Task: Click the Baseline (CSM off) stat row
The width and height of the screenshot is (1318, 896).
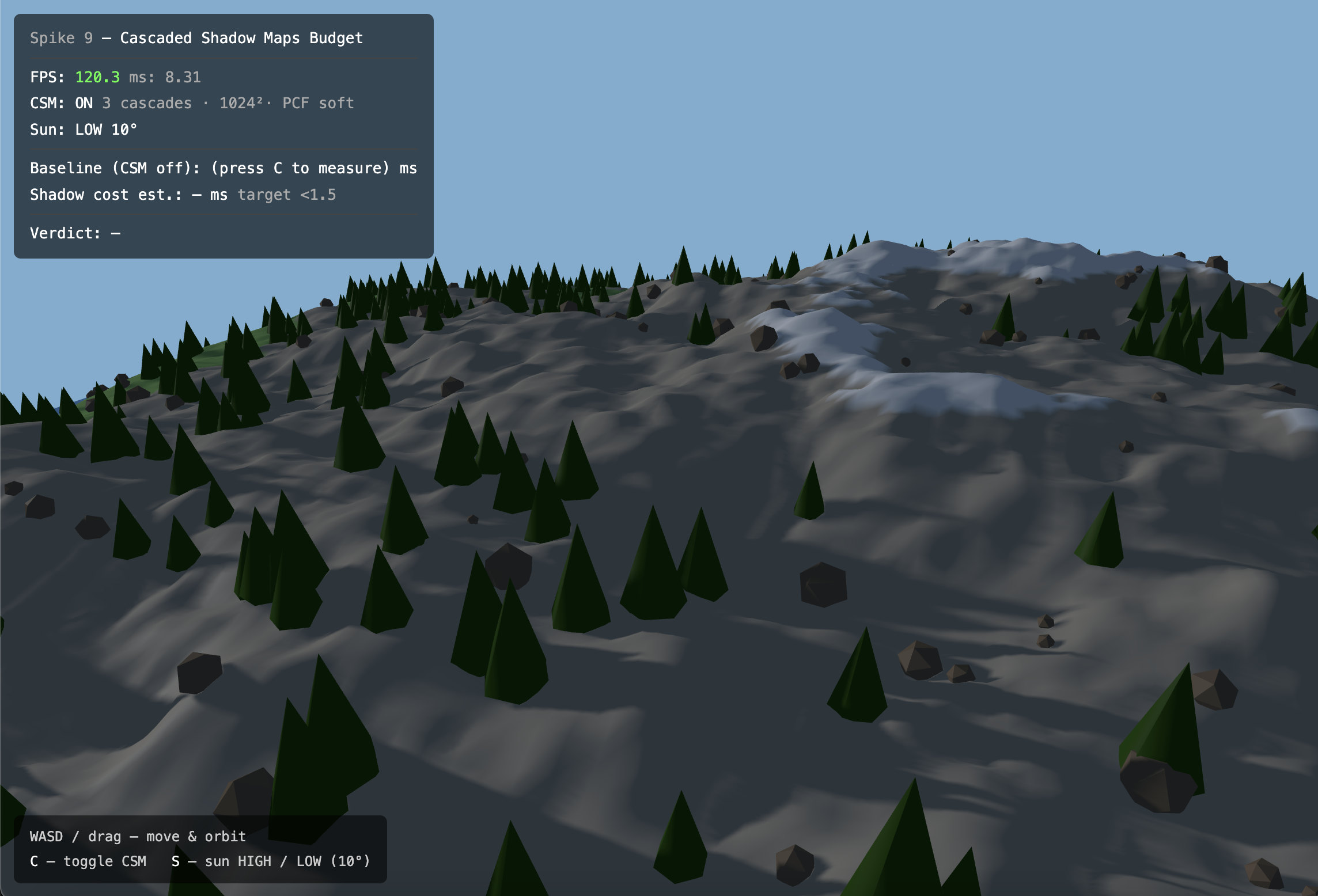Action: (x=109, y=168)
